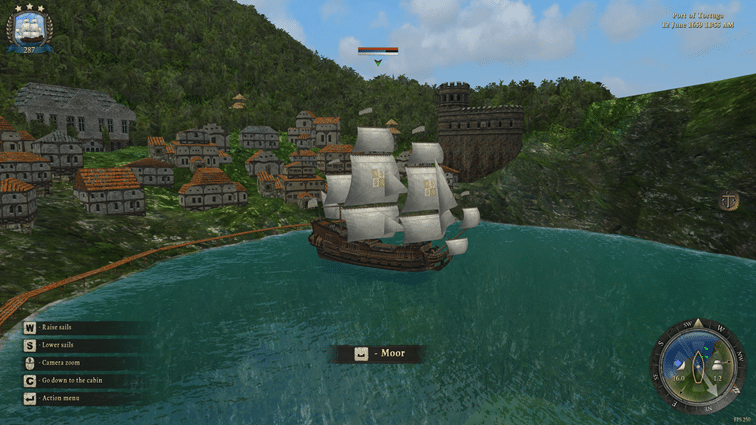Select the anchor icon on the right edge
Screen dimensions: 756x425
[730, 201]
